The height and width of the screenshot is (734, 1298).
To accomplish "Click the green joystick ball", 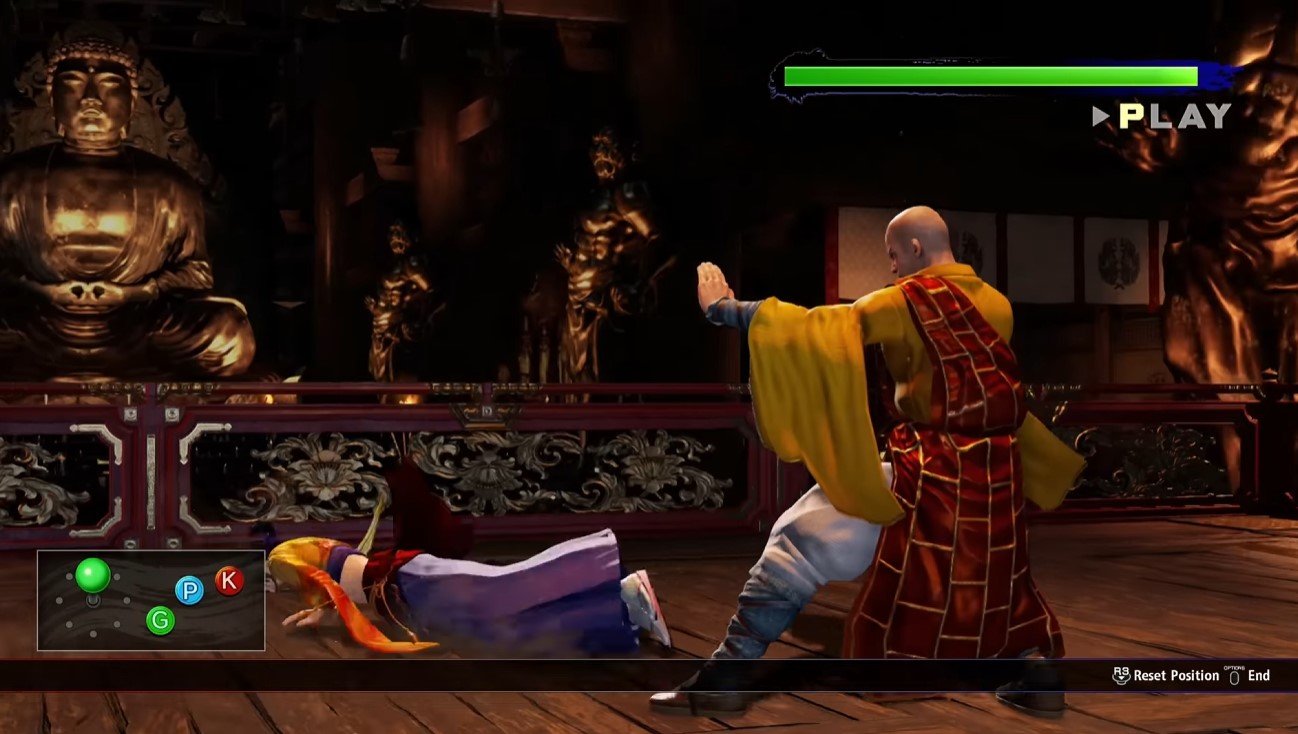I will [93, 575].
